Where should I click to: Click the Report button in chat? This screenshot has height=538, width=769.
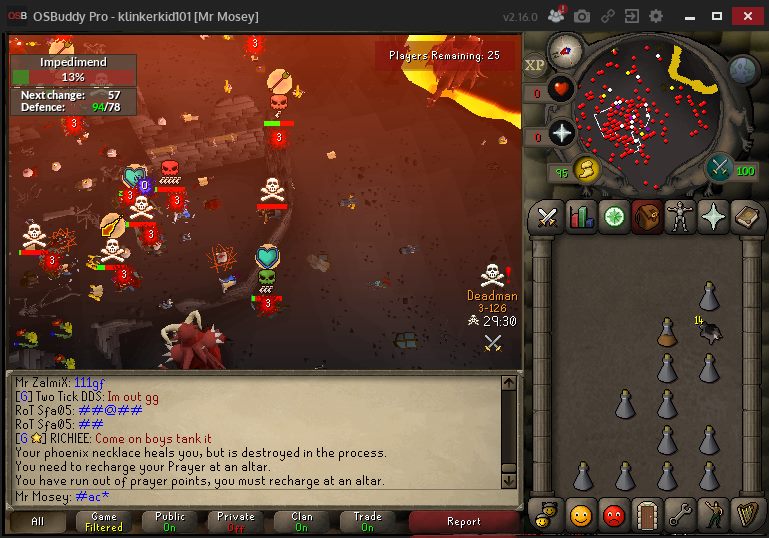pos(463,521)
